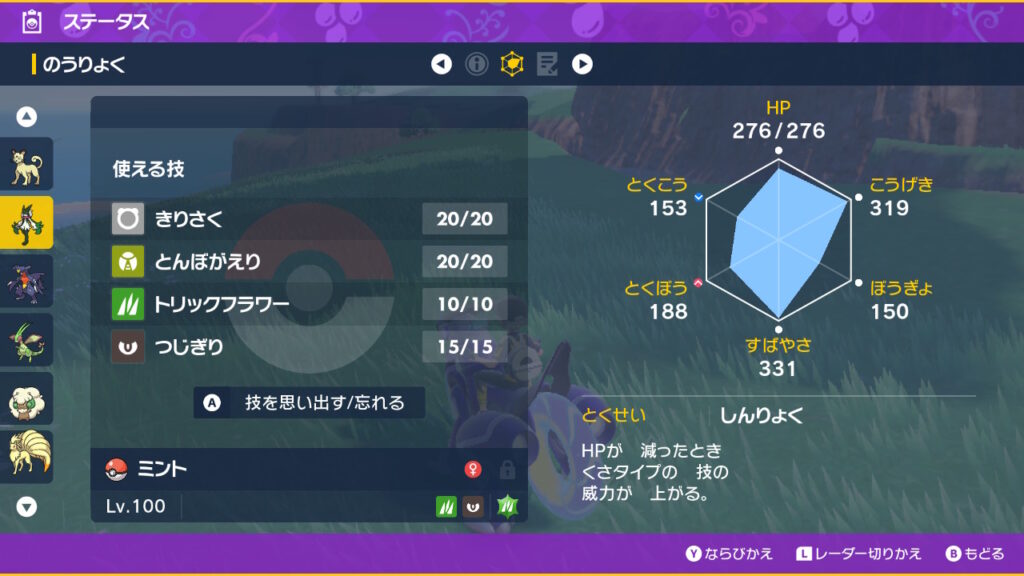Select the hexagon stats page tab
Viewport: 1024px width, 576px height.
(x=512, y=65)
